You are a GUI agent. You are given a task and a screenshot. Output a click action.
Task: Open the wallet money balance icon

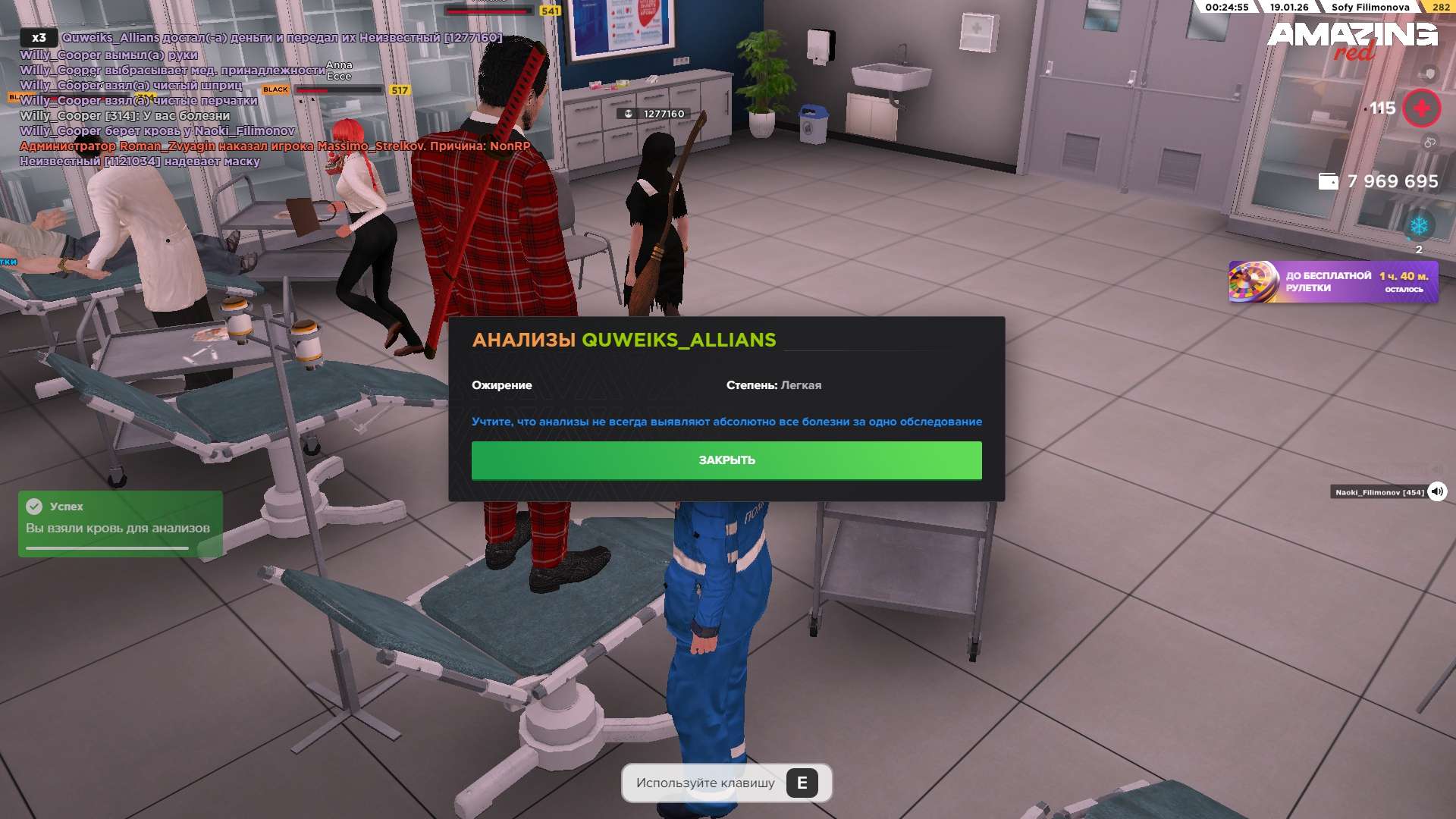[1328, 181]
